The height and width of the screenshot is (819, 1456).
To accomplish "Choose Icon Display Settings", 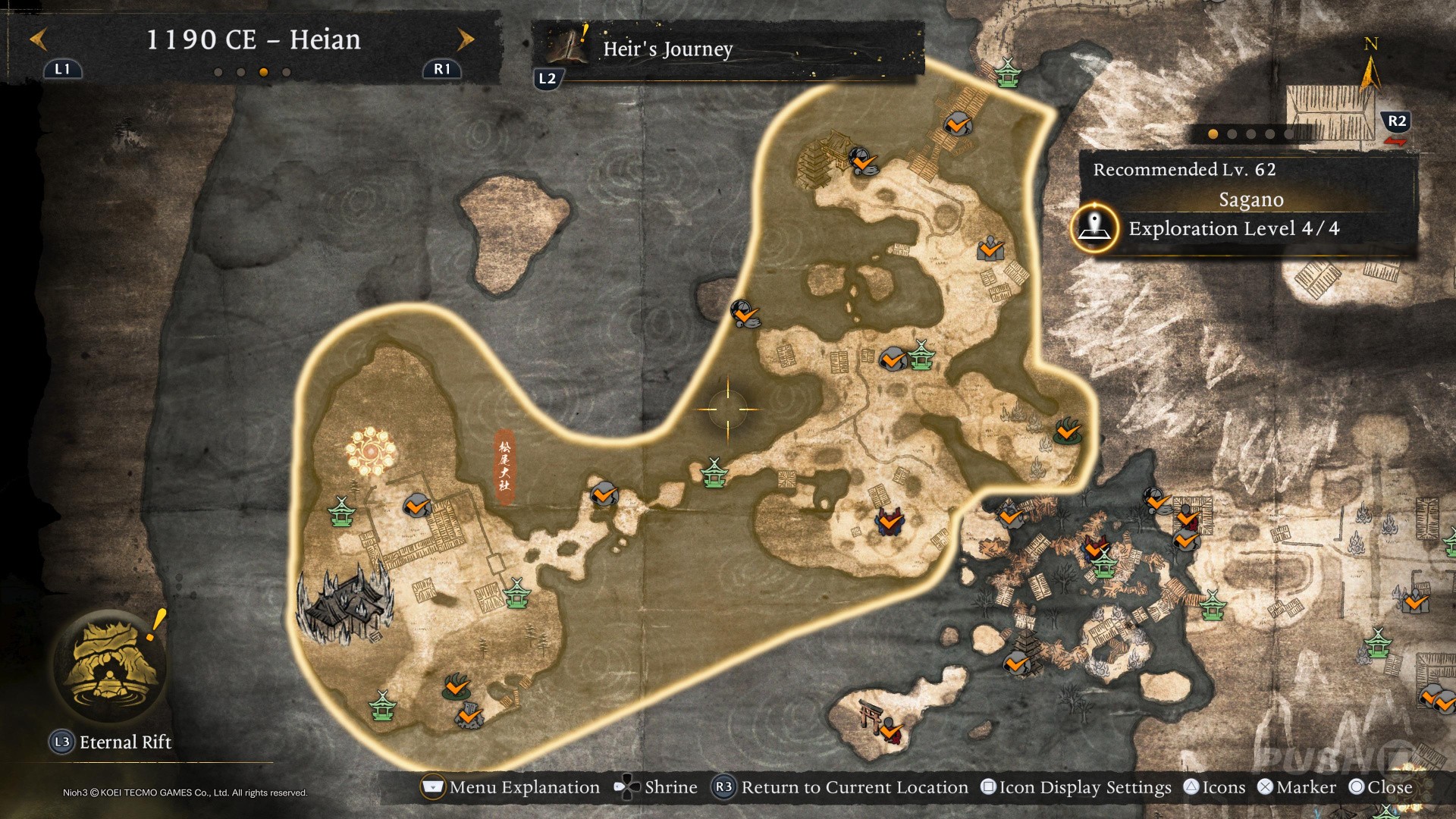I will click(1076, 787).
